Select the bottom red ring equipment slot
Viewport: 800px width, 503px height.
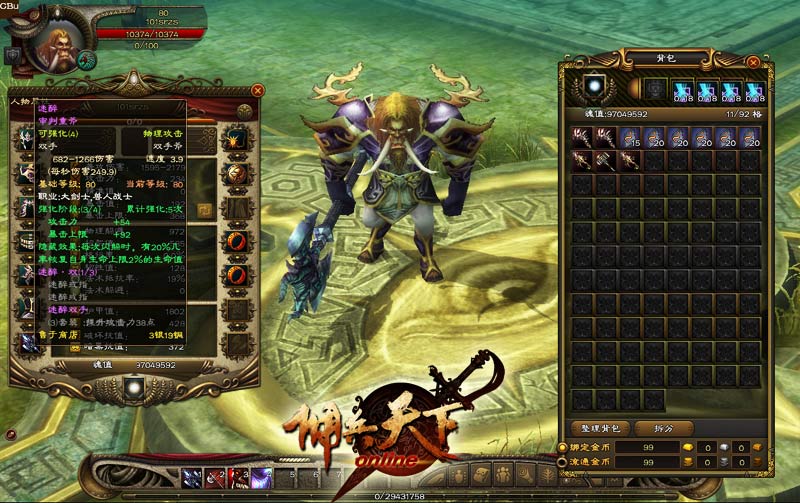(x=239, y=274)
